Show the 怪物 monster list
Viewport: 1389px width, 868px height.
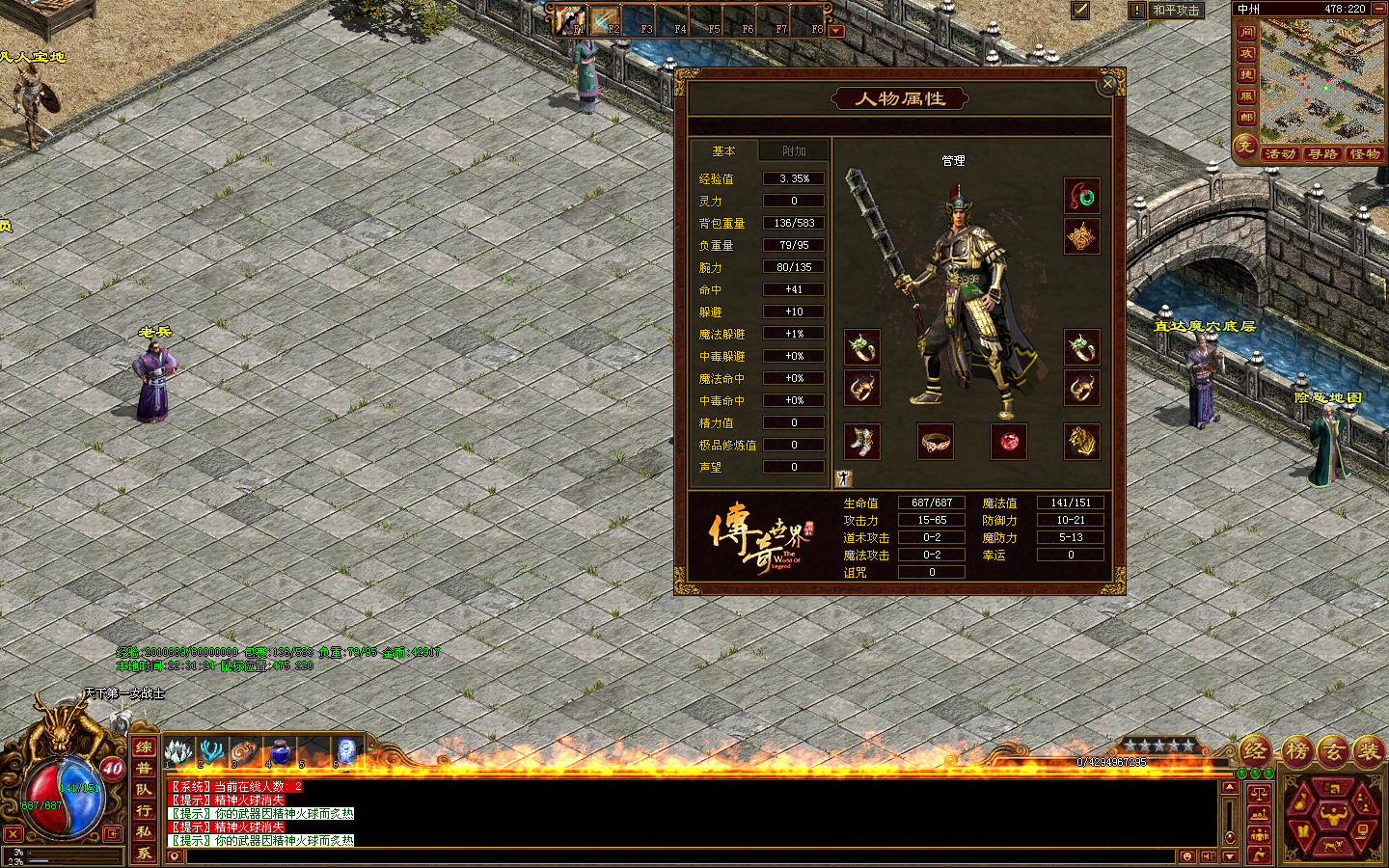click(1365, 154)
